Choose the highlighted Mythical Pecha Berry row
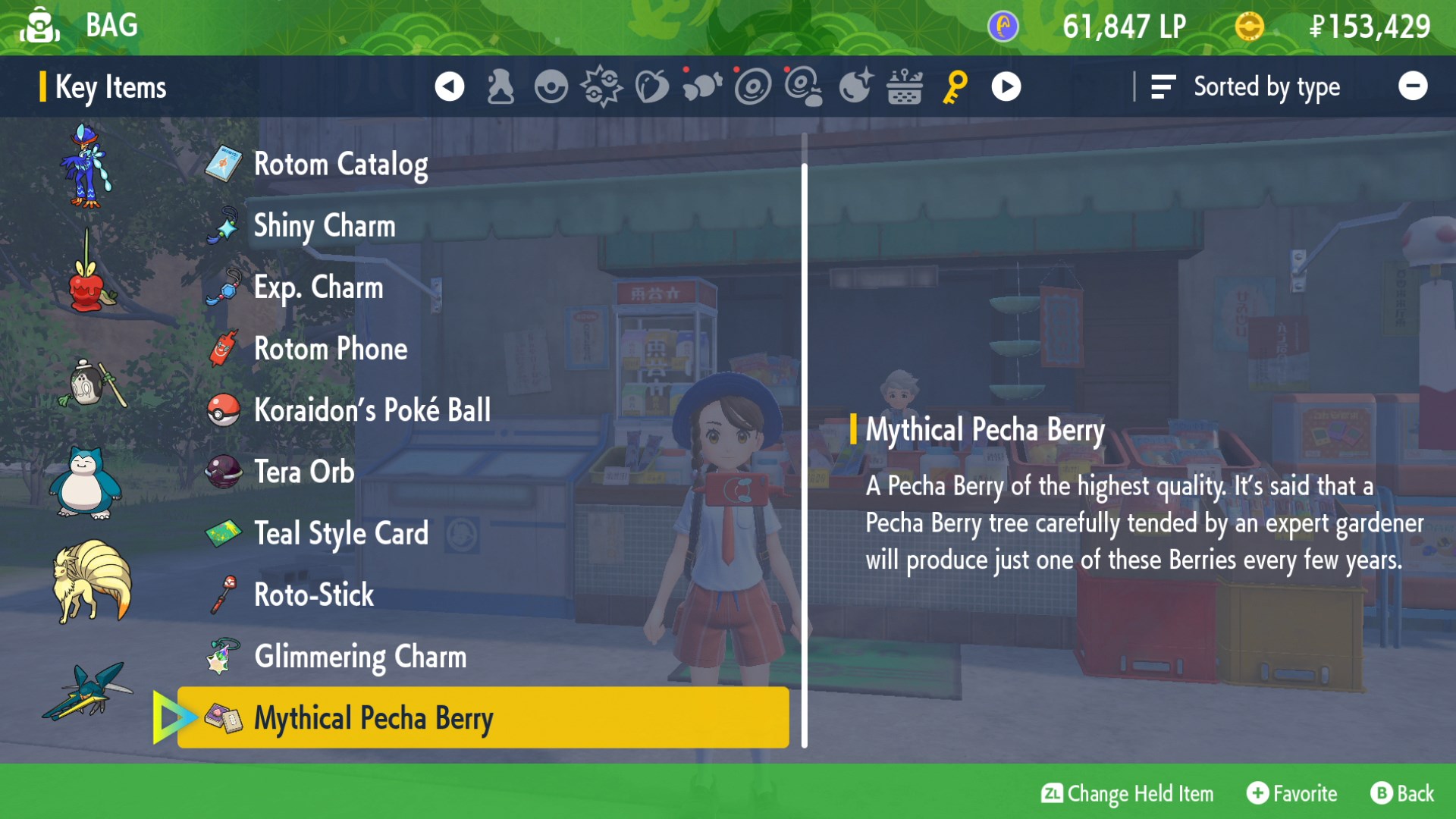Screen dimensions: 1456x819 coord(483,717)
